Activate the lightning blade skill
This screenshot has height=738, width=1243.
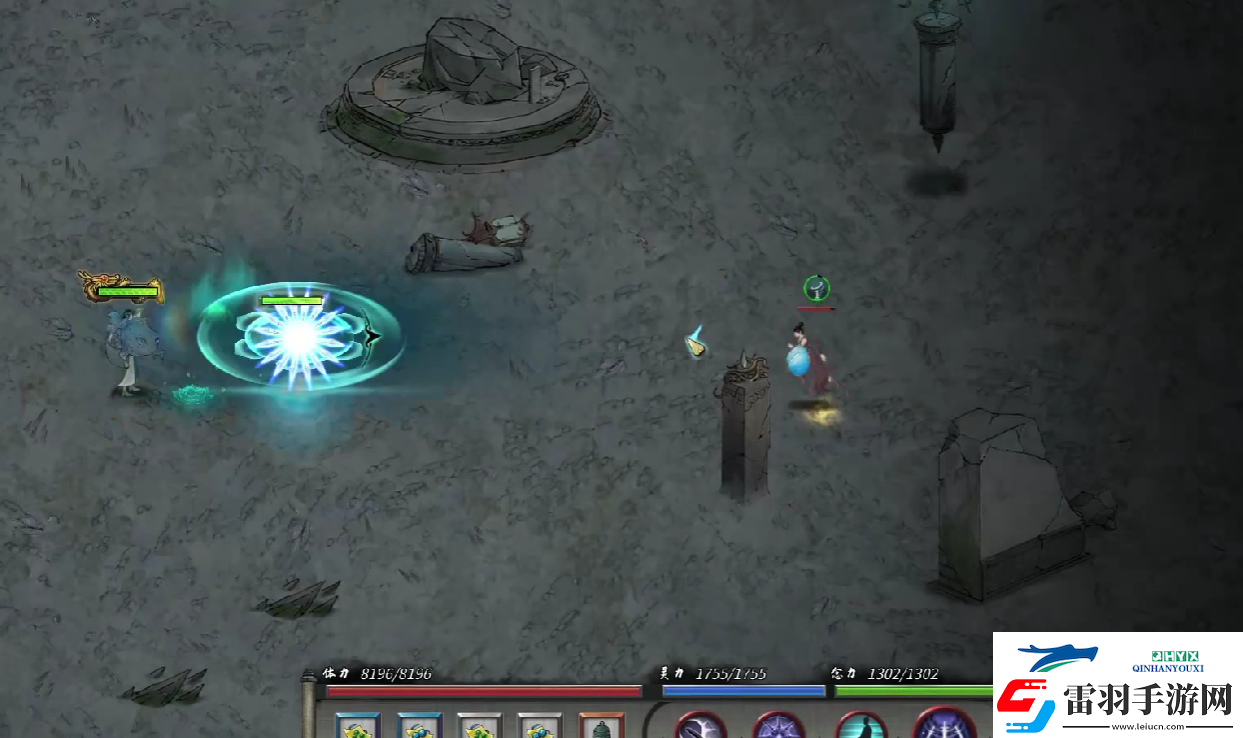tap(699, 726)
